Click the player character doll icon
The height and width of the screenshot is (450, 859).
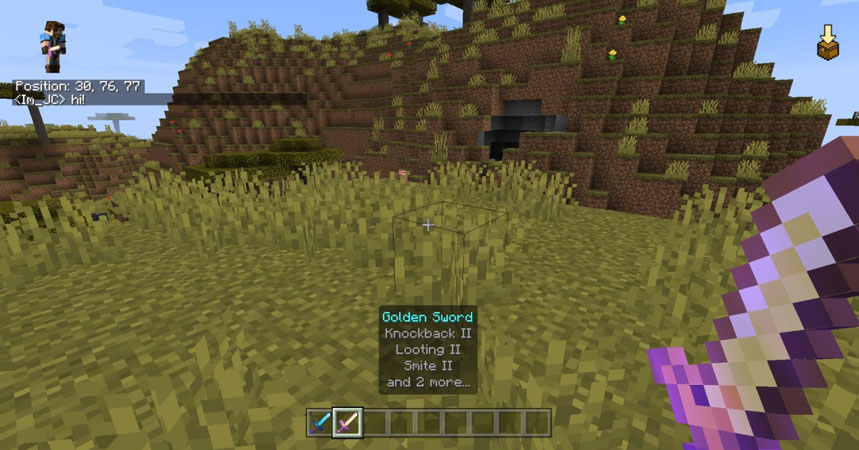52,46
